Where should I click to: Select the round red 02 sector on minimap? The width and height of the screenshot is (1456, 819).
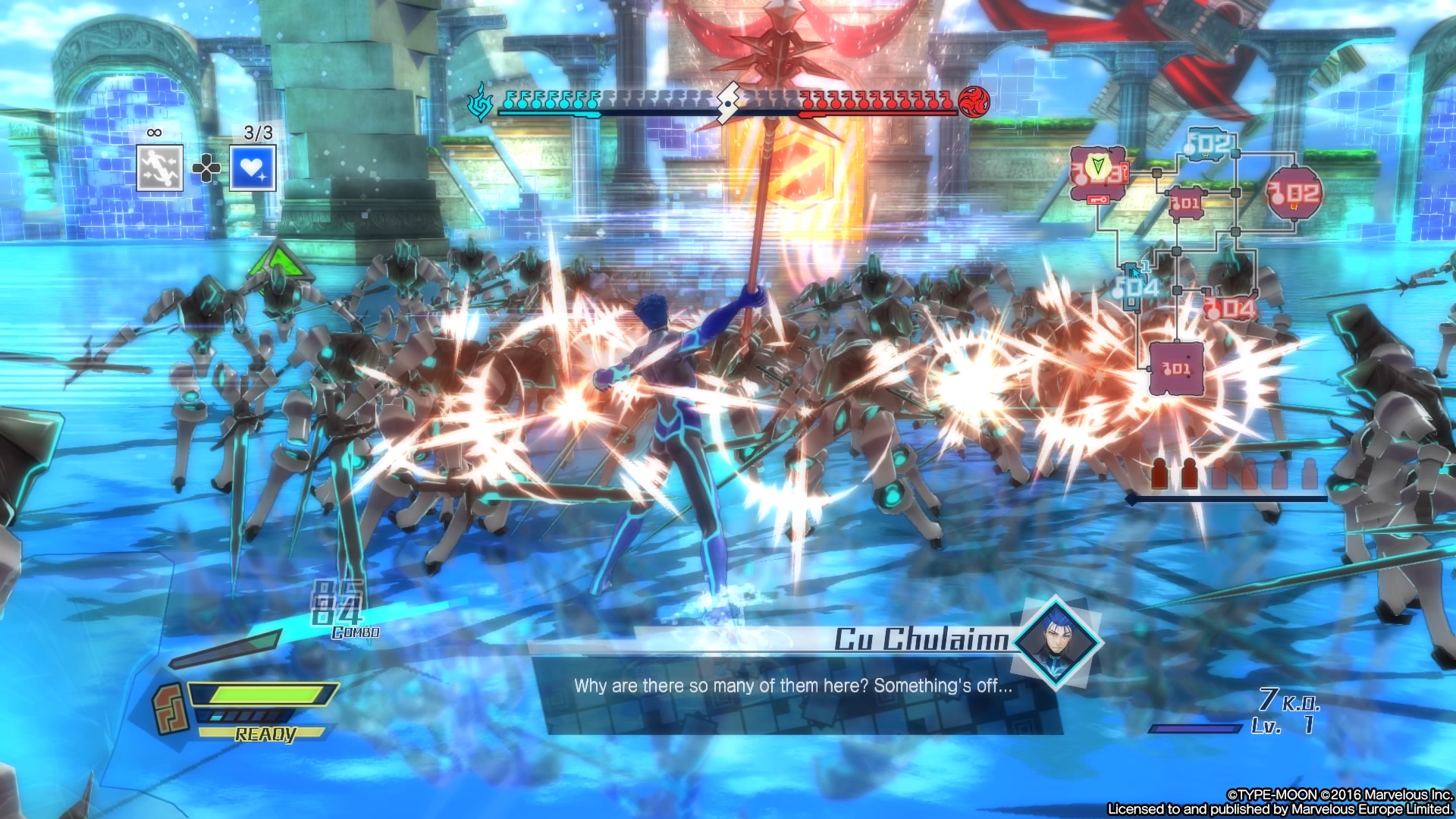click(1295, 193)
